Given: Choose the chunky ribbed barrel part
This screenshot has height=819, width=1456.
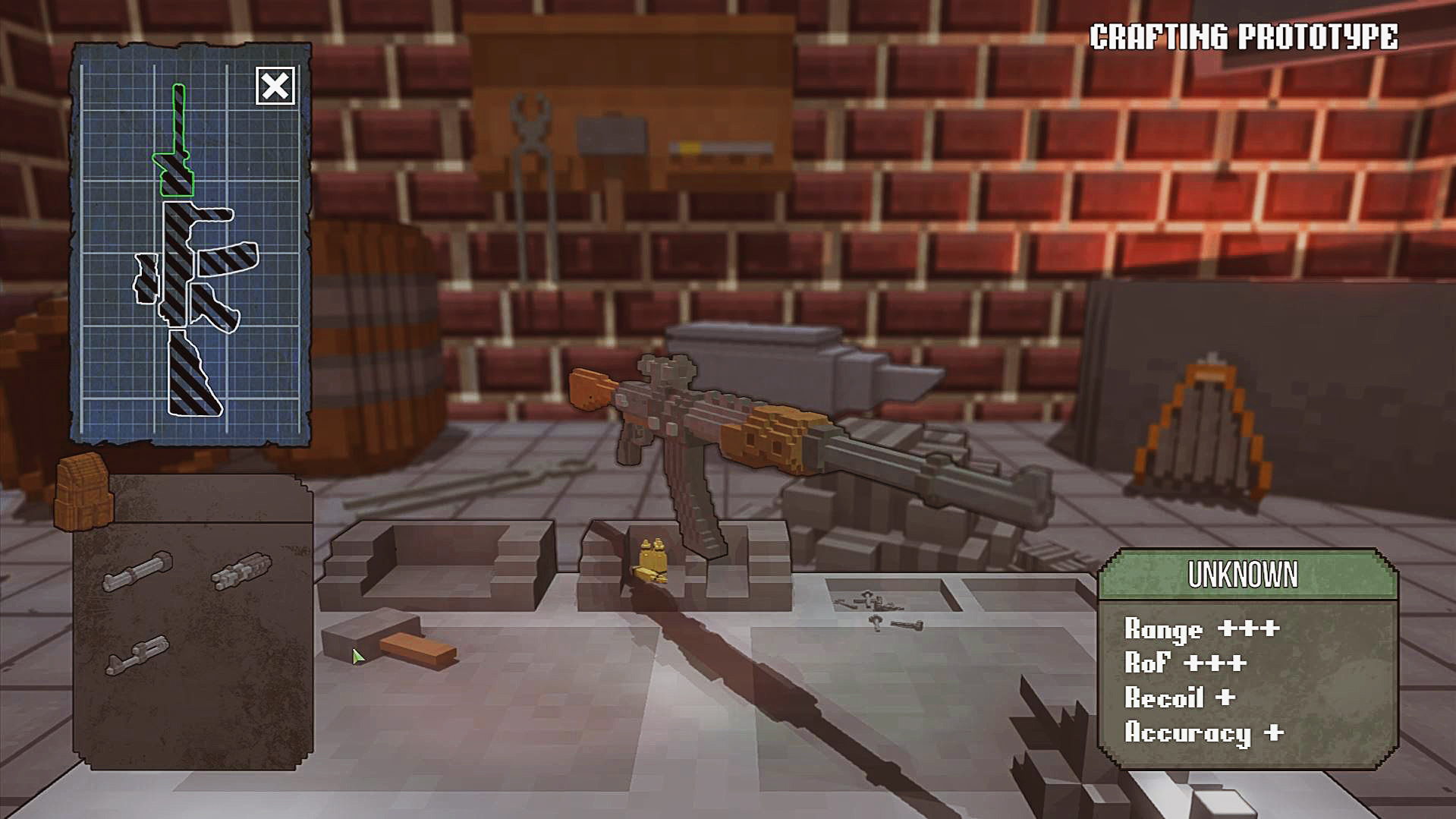Looking at the screenshot, I should (241, 571).
